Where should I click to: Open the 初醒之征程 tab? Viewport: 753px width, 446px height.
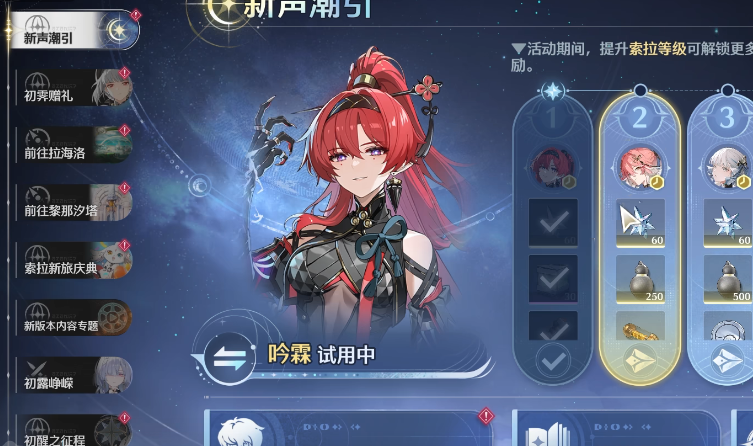70,430
